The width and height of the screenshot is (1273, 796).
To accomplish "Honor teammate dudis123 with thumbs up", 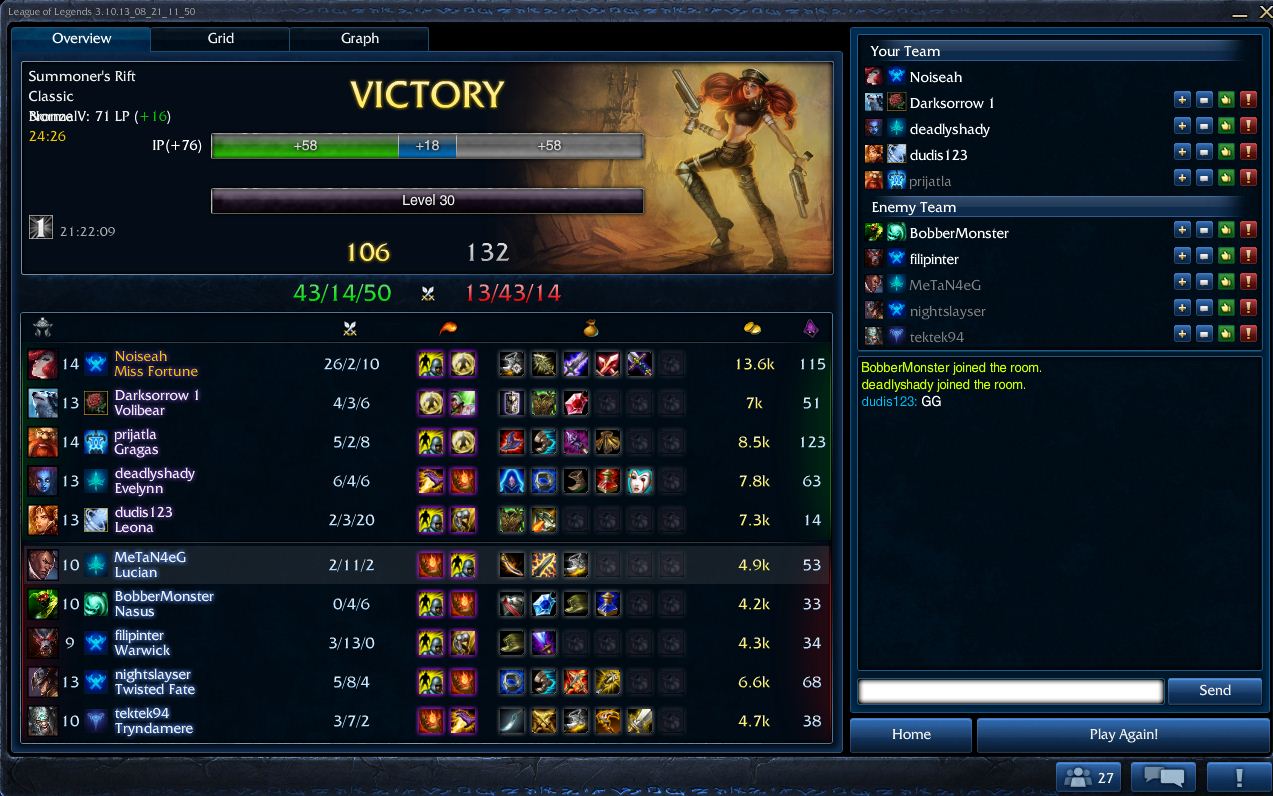I will point(1226,152).
